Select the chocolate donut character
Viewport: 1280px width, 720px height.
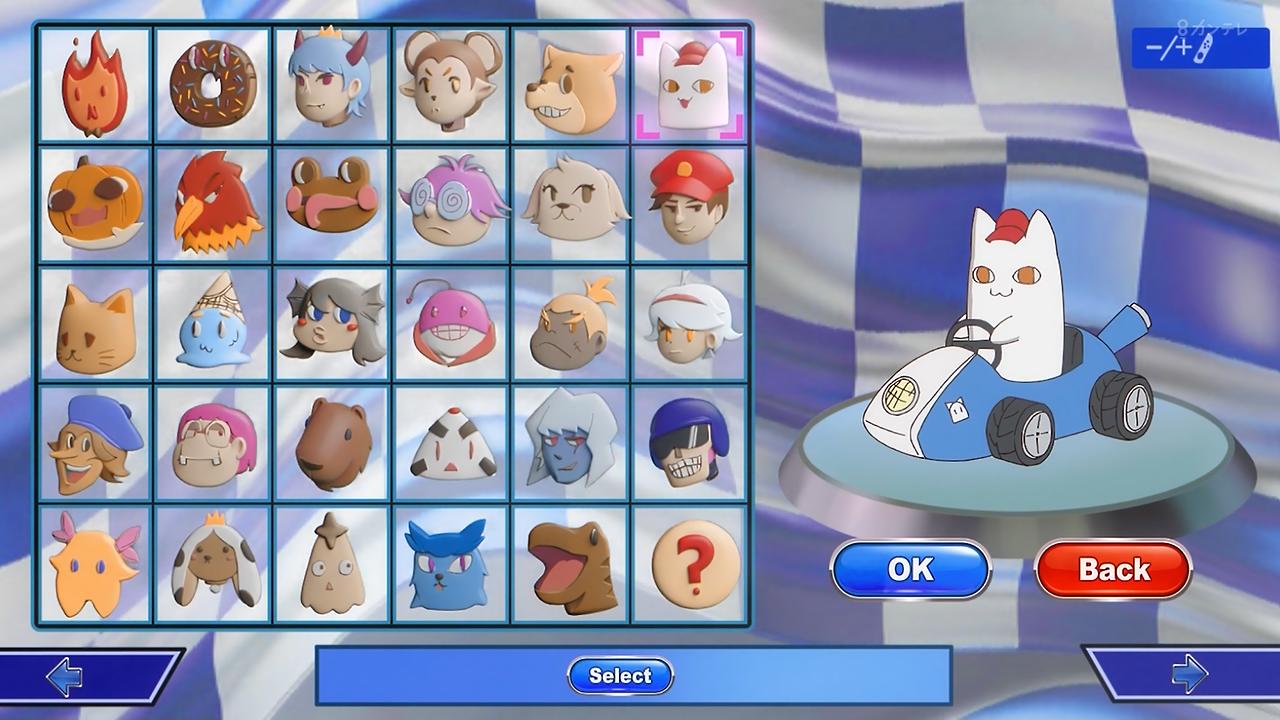(x=212, y=84)
